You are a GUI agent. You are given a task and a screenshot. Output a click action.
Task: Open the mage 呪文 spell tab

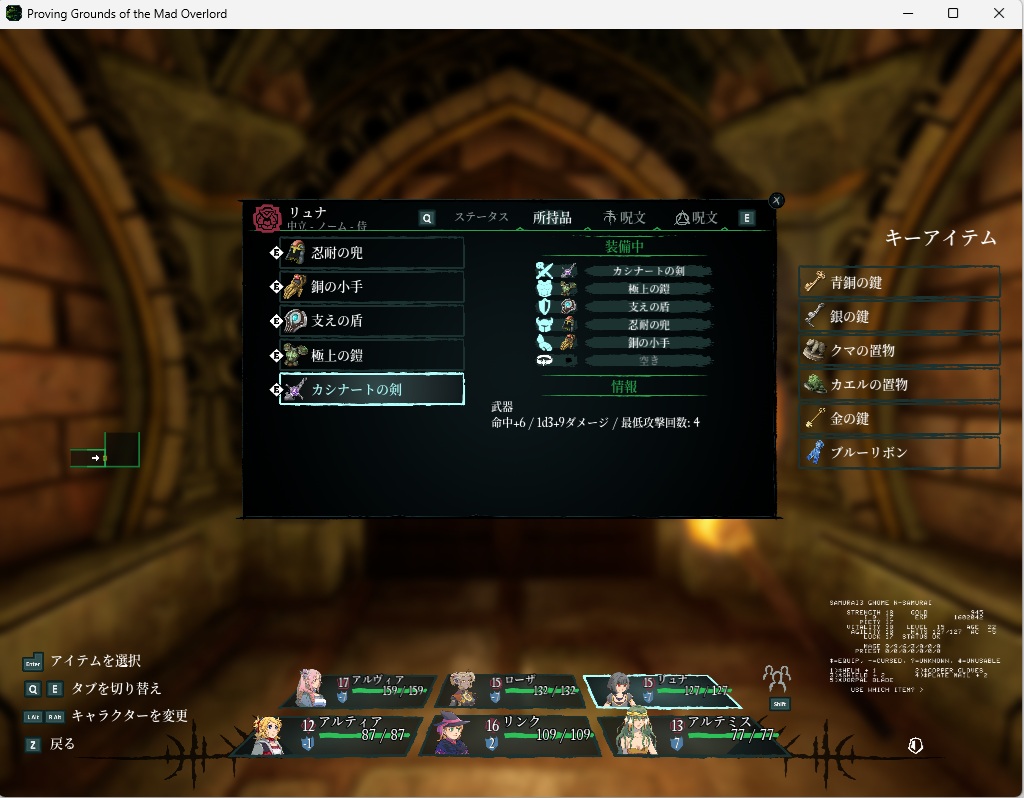pyautogui.click(x=625, y=217)
